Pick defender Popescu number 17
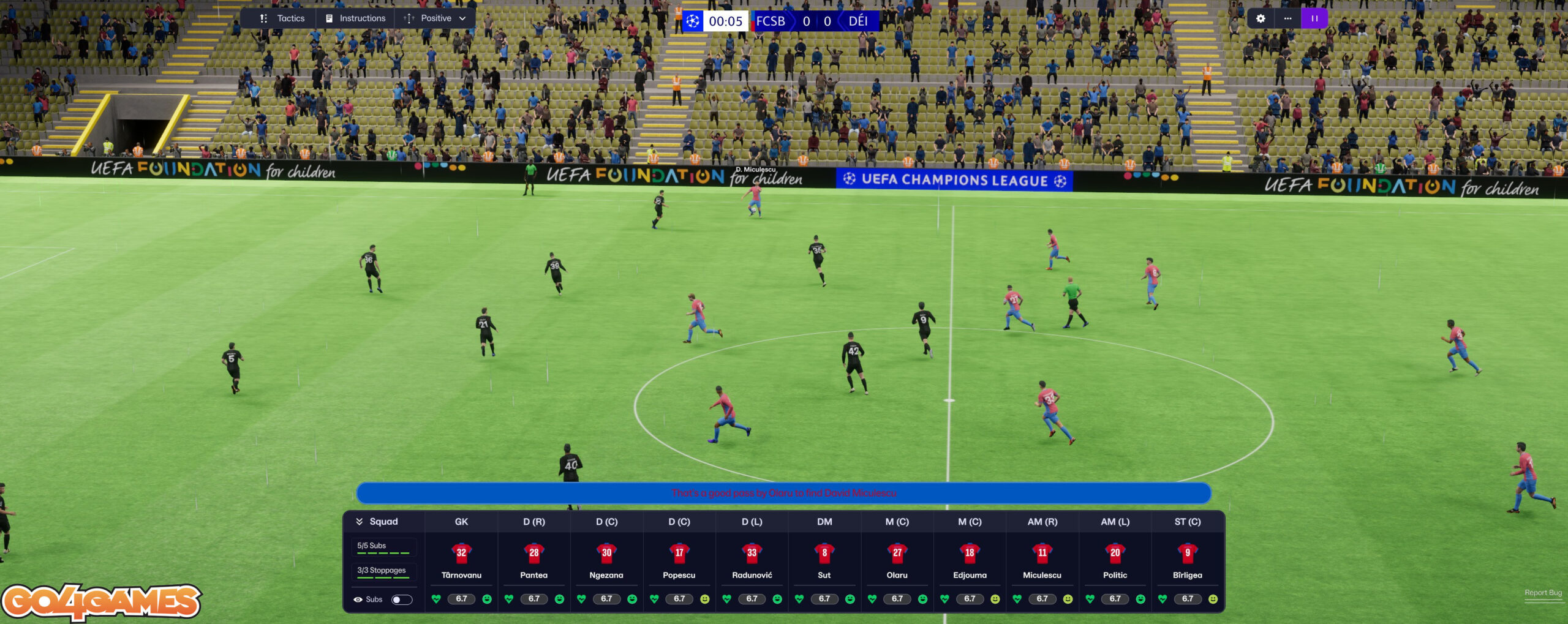This screenshot has width=1568, height=624. click(679, 553)
